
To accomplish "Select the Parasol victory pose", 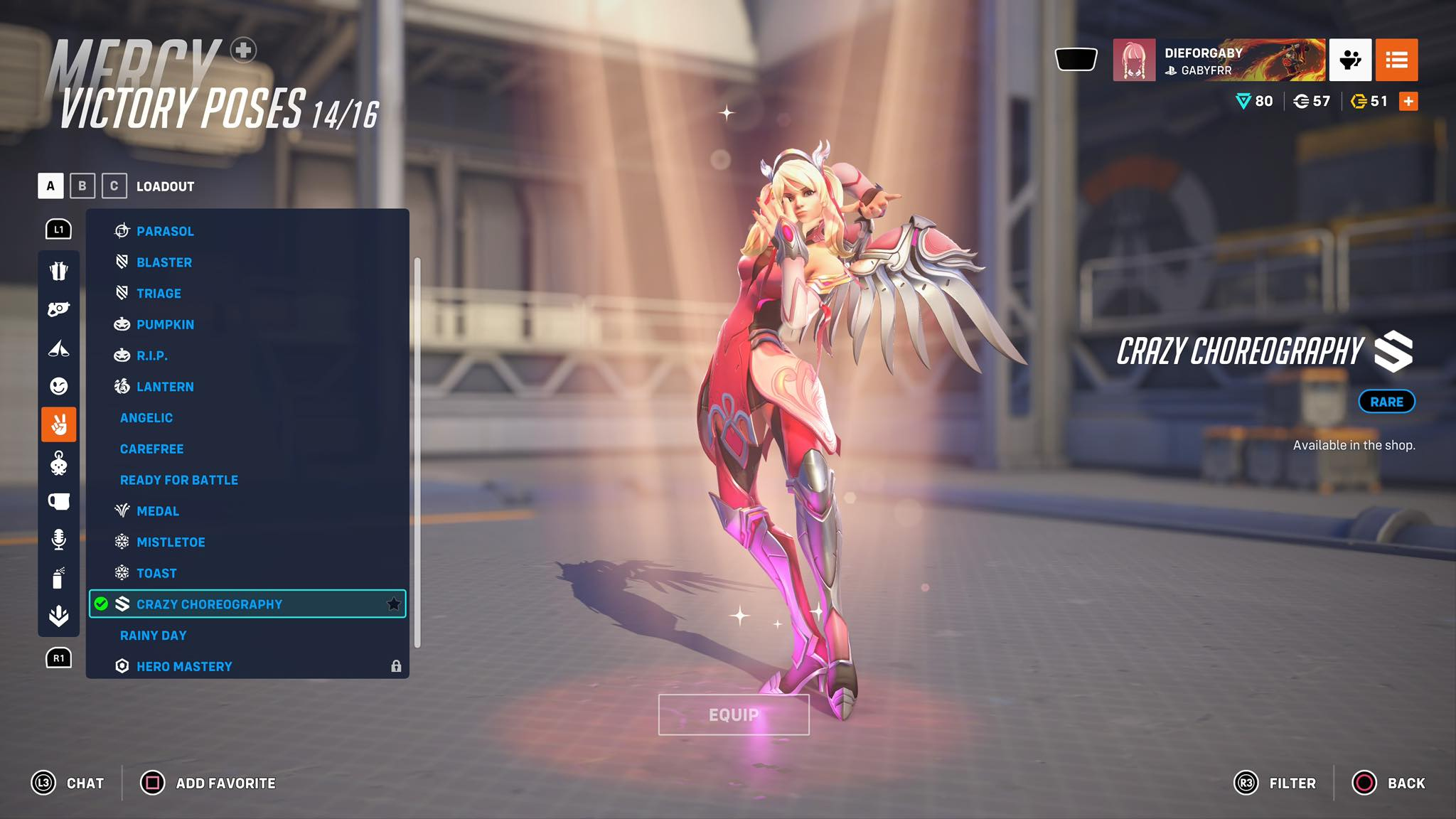I will click(x=165, y=231).
